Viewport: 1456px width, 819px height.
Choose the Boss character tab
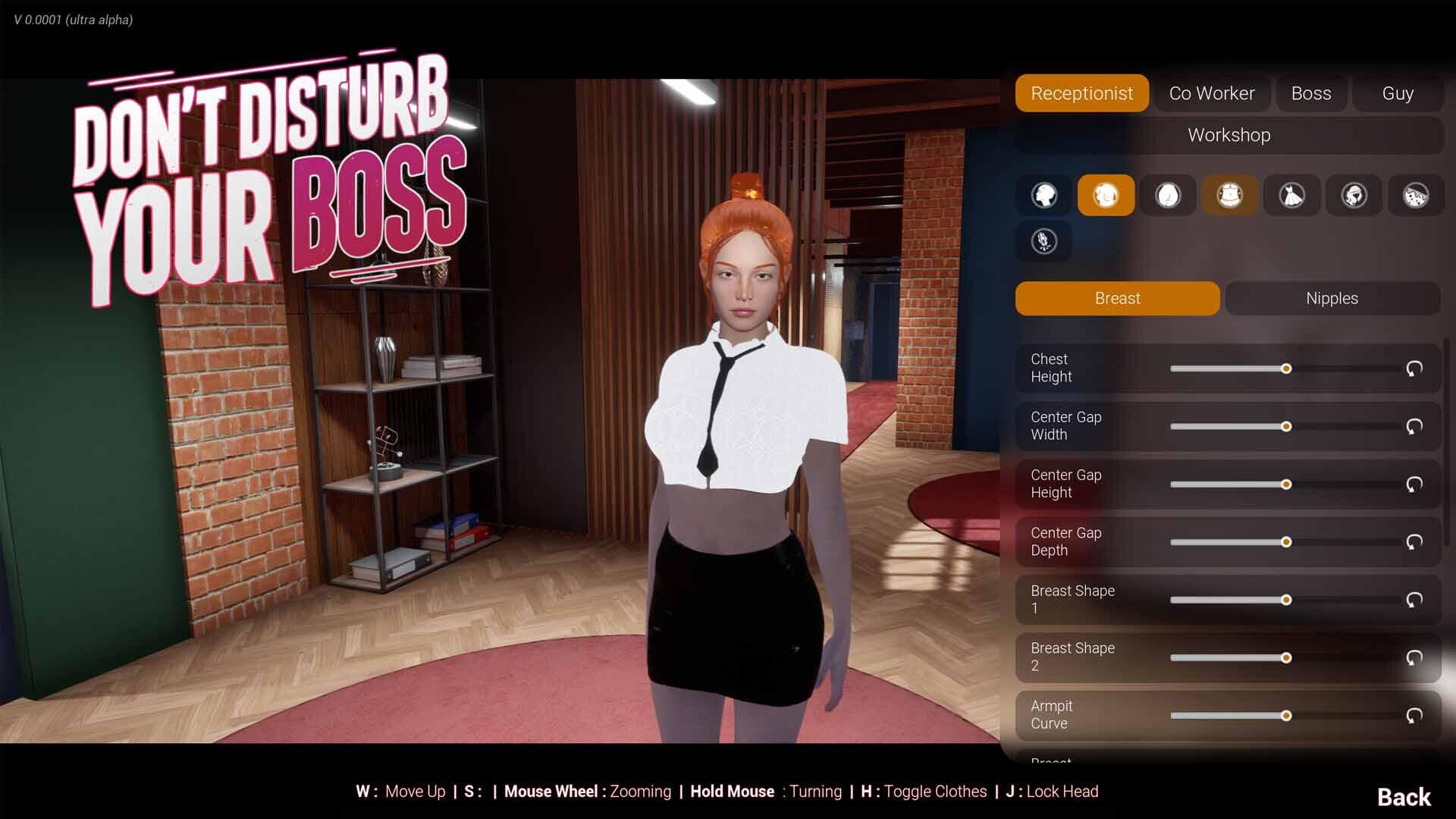1310,93
